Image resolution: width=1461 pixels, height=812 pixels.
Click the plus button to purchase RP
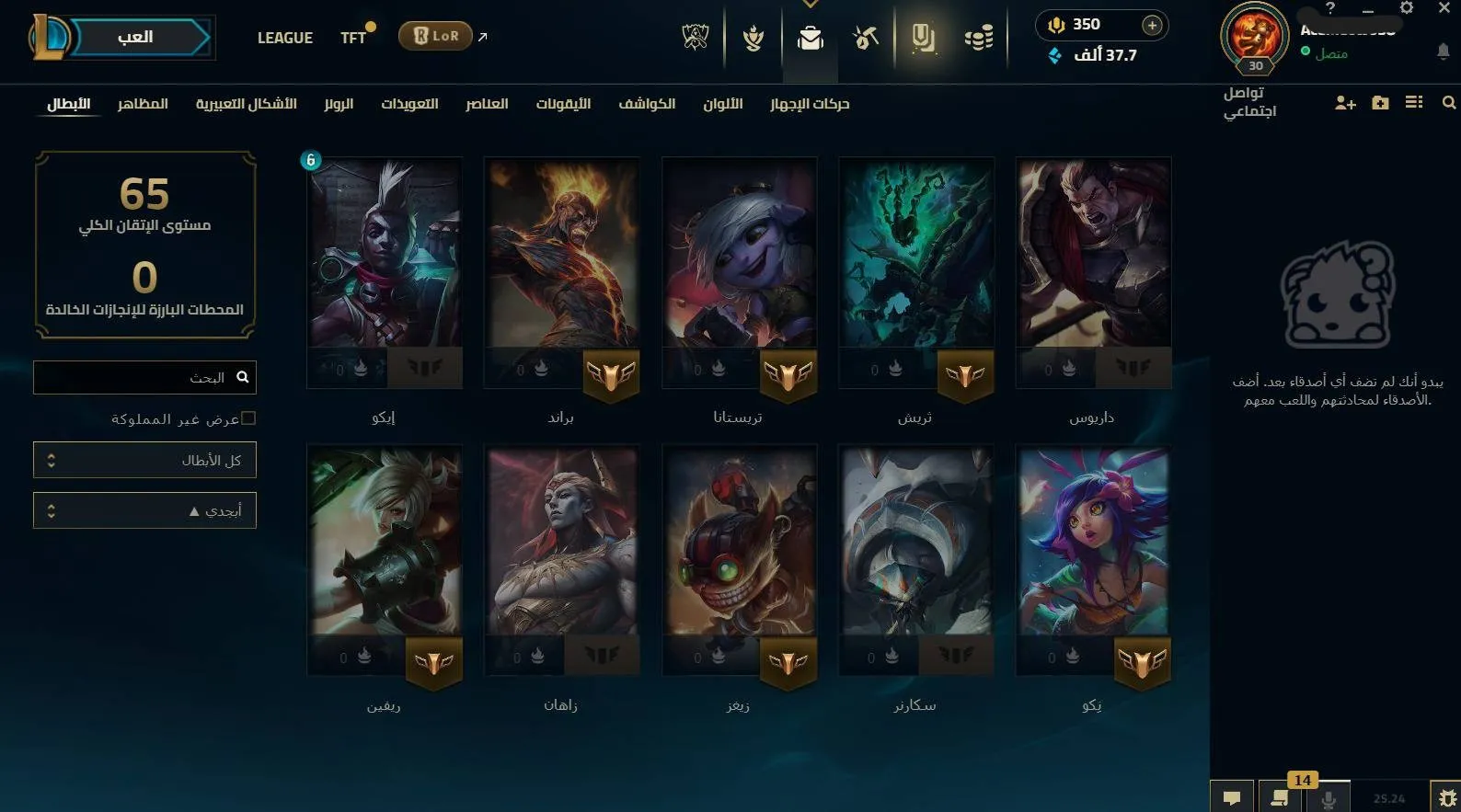point(1151,25)
